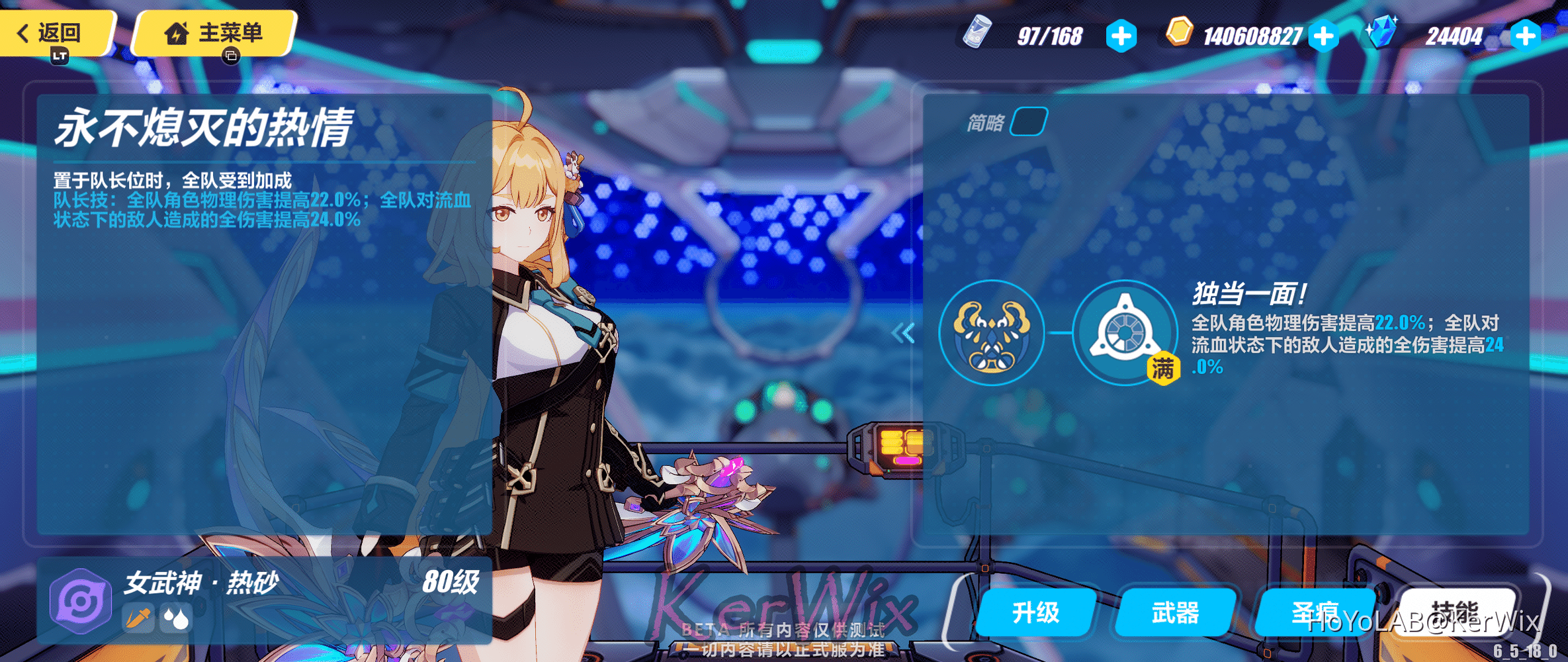Viewport: 1568px width, 662px height.
Task: Select the gold horned skill tree icon
Action: point(991,333)
